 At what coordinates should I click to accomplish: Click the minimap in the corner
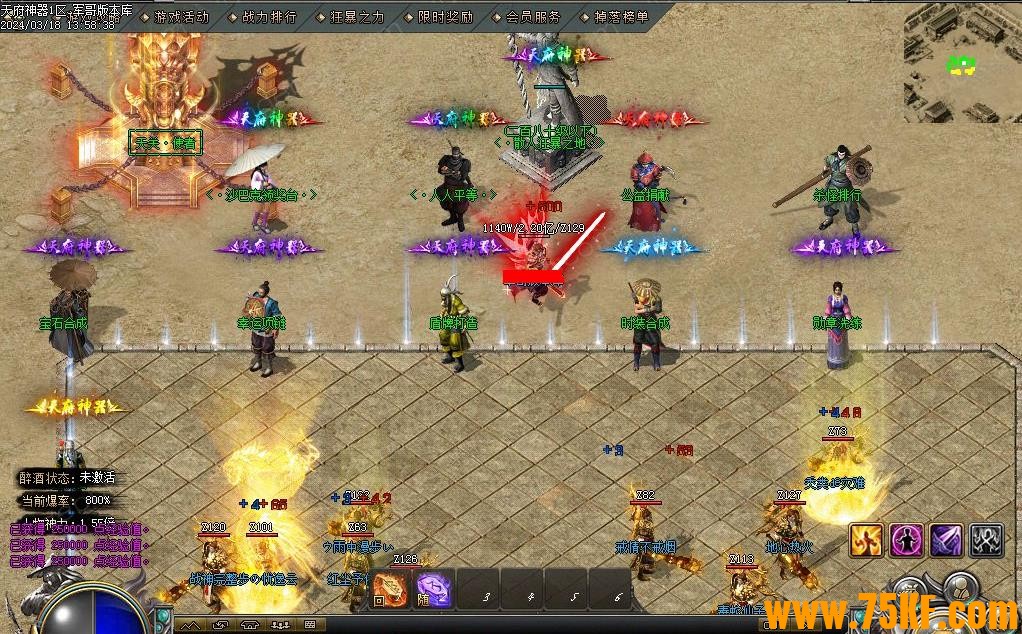click(961, 65)
